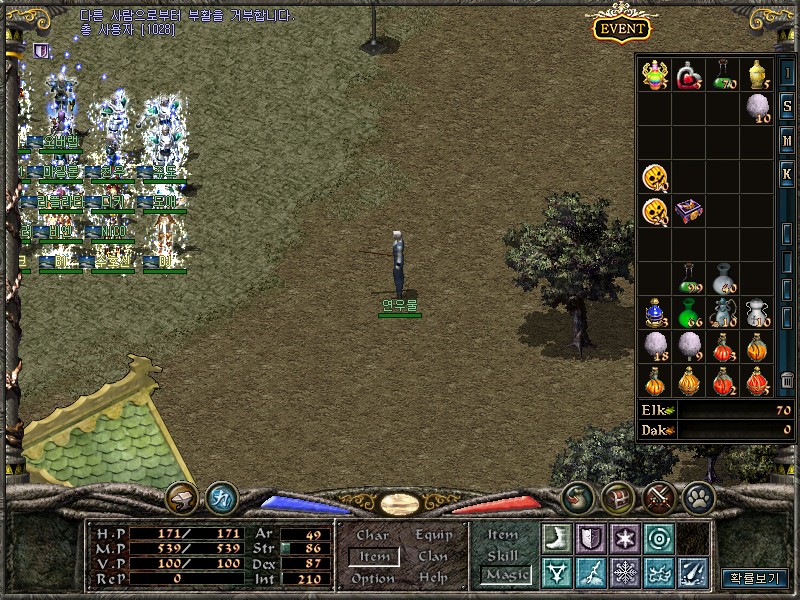This screenshot has height=600, width=800.
Task: Select the red heart flask item
Action: tap(689, 75)
